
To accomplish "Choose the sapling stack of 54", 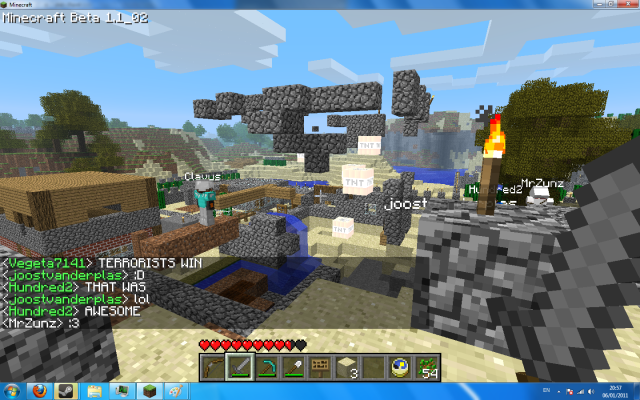I will coord(428,366).
